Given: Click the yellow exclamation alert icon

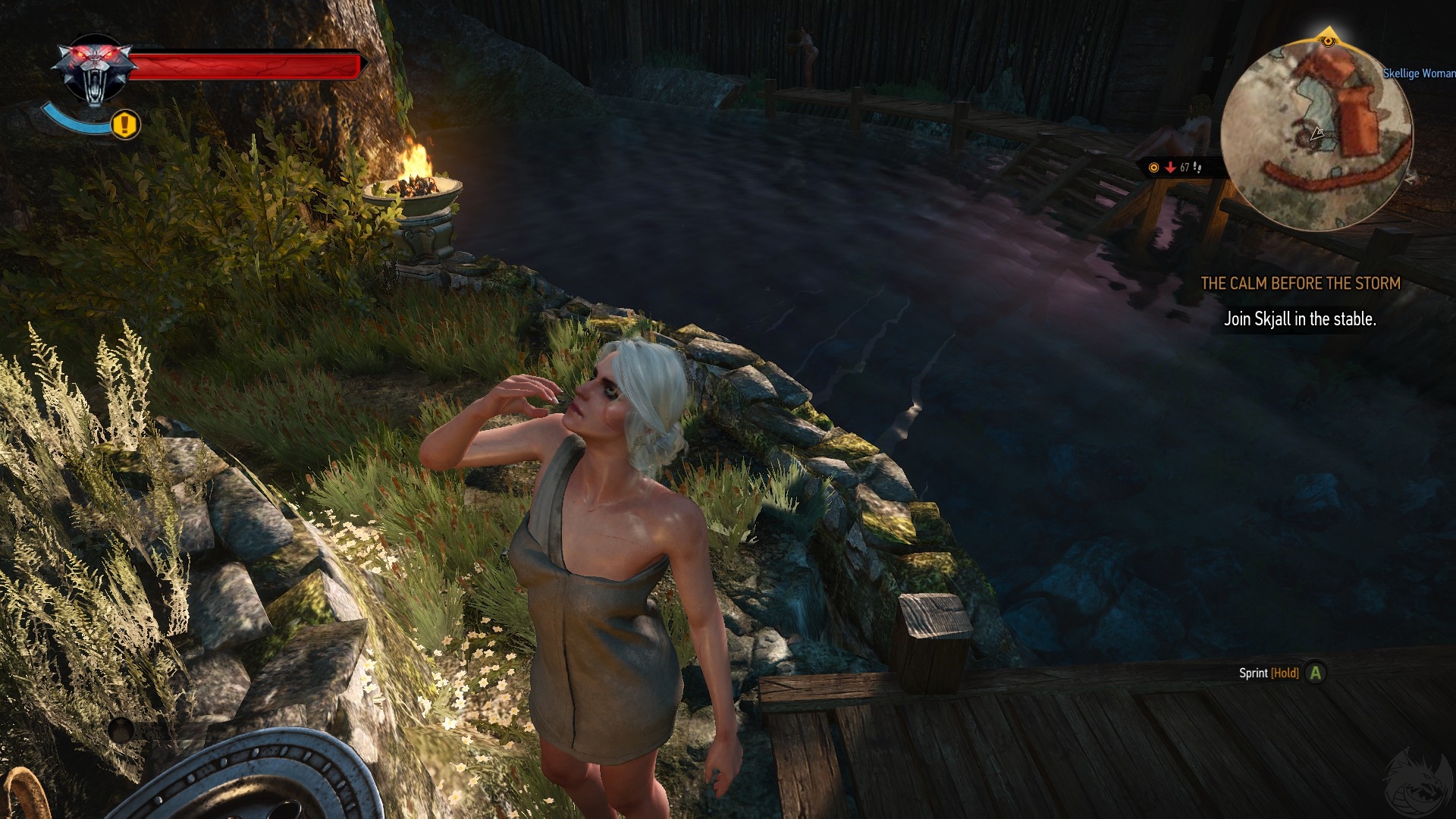Looking at the screenshot, I should pos(126,124).
